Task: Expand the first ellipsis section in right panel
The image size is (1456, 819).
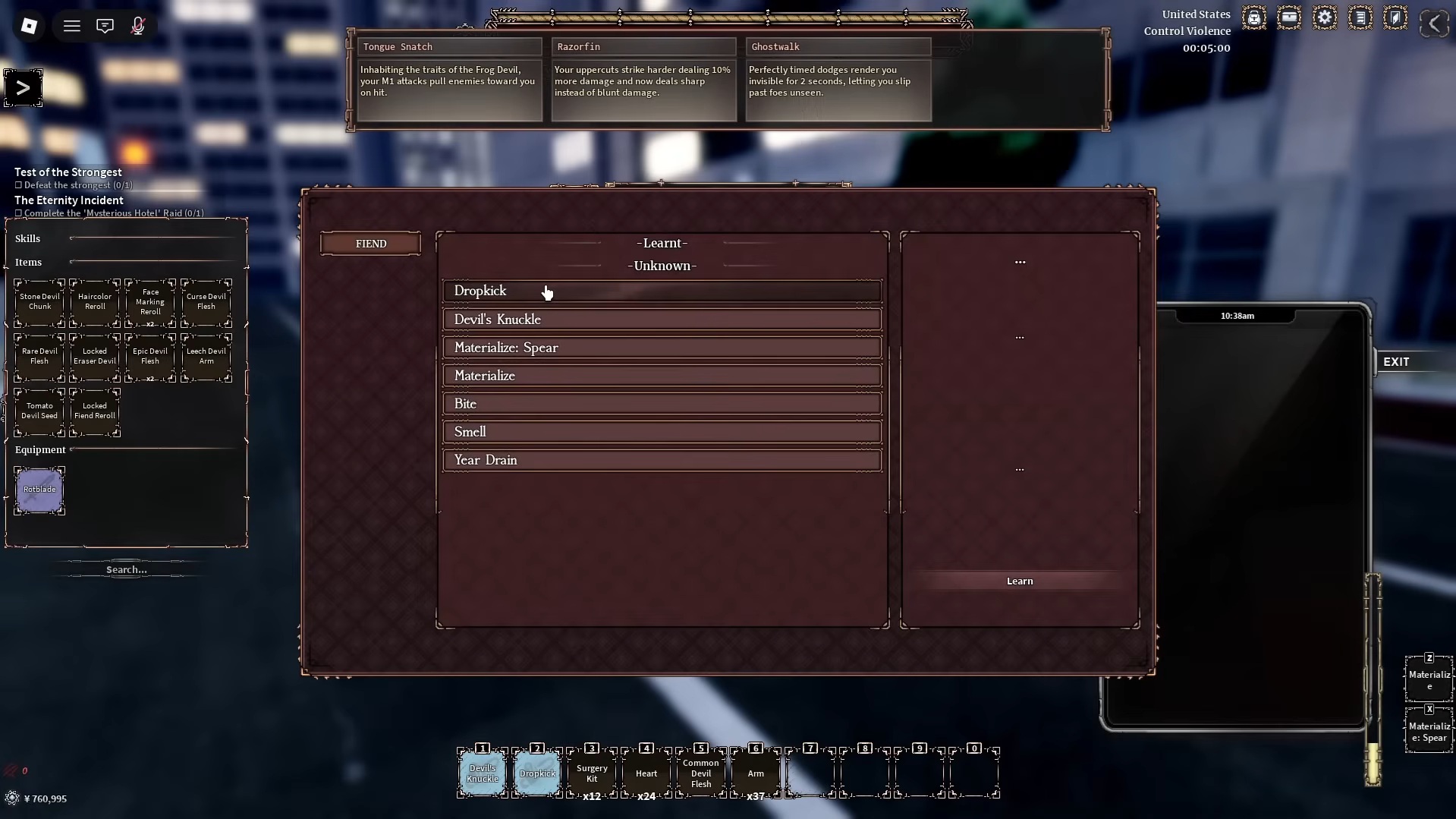Action: (x=1020, y=261)
